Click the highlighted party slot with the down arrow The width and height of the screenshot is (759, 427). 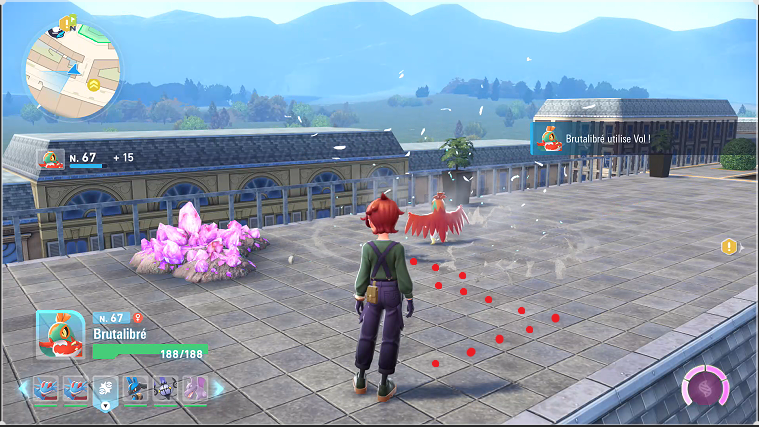tap(106, 391)
